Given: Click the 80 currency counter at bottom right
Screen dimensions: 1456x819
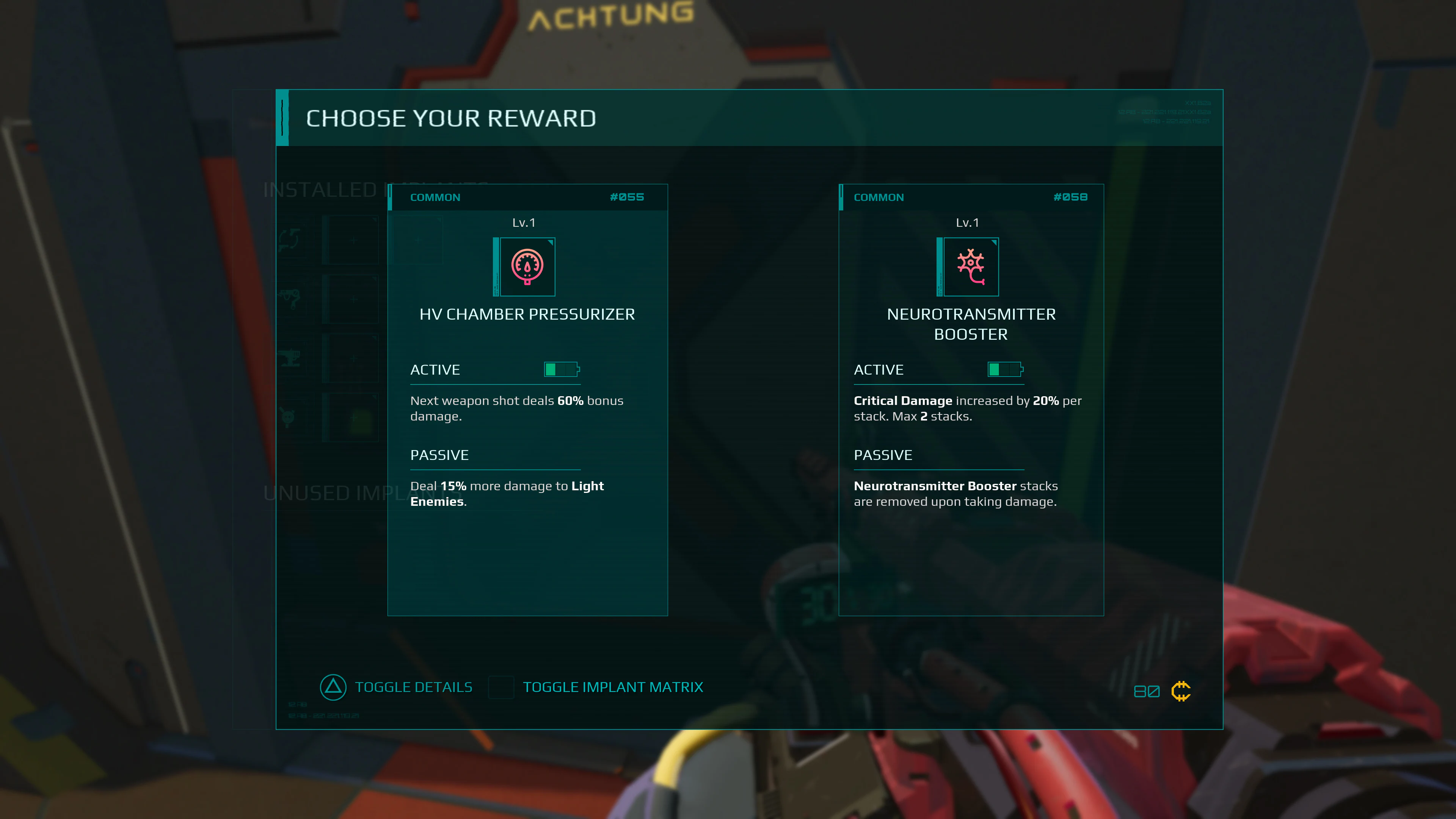Looking at the screenshot, I should (x=1147, y=691).
